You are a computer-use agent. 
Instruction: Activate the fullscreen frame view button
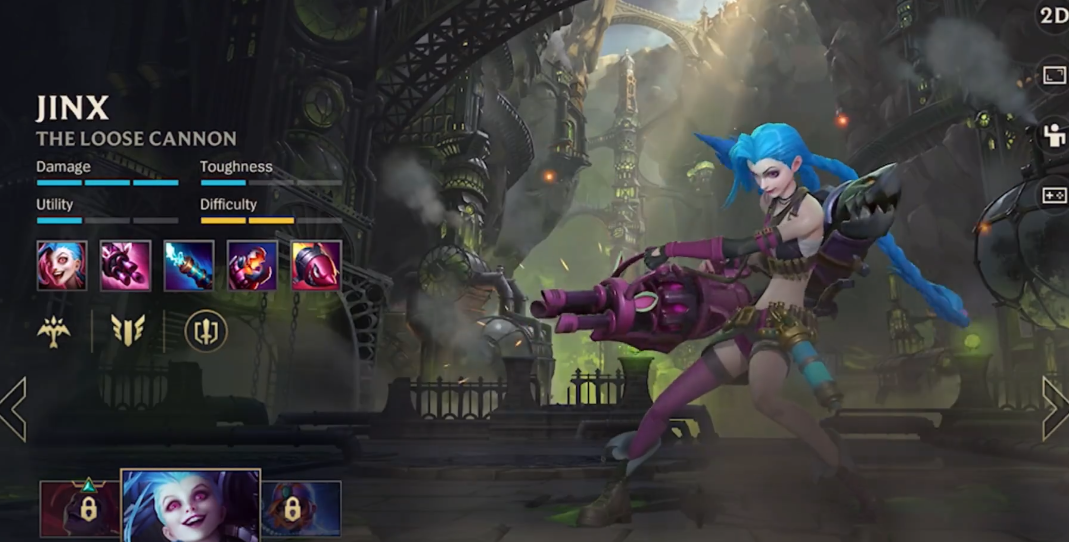click(x=1053, y=76)
